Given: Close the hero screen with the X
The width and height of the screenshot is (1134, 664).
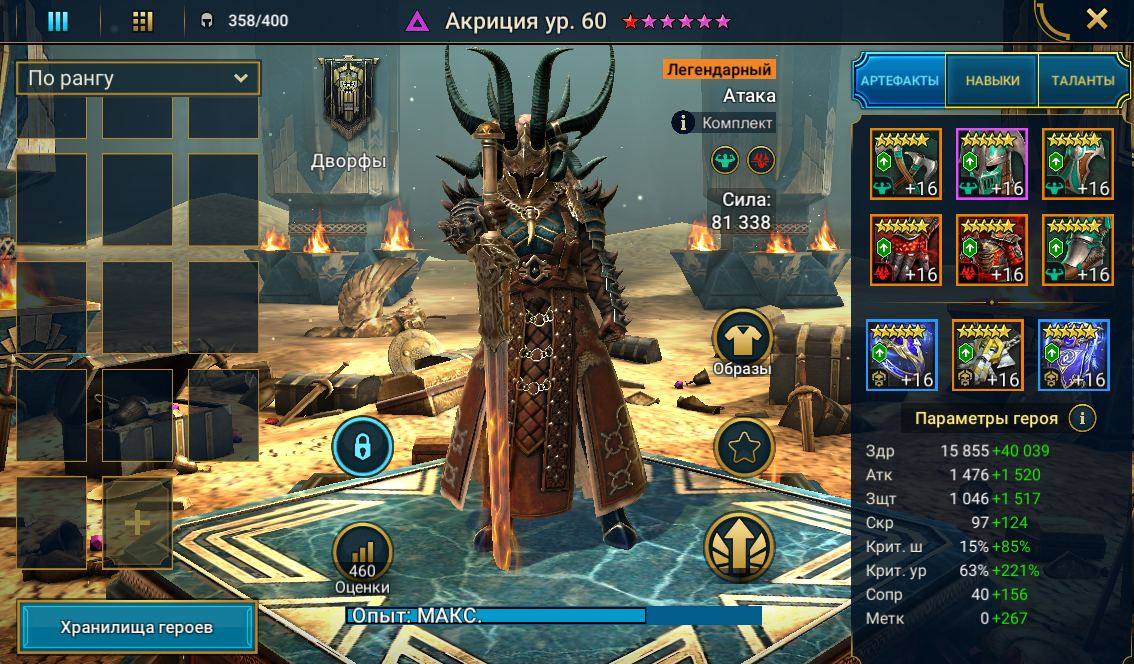Looking at the screenshot, I should click(1097, 19).
